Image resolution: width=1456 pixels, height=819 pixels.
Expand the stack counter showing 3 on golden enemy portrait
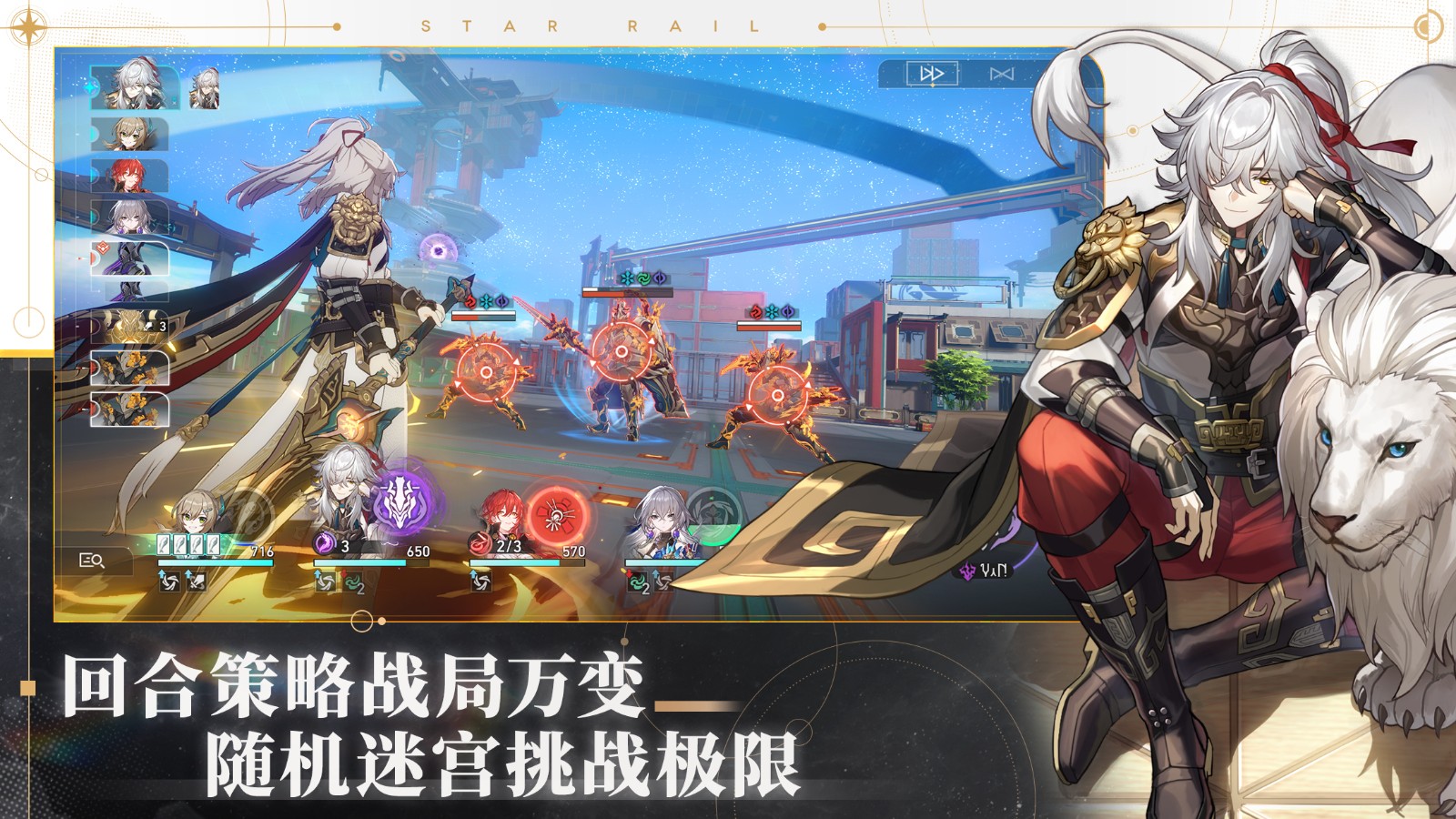coord(161,324)
